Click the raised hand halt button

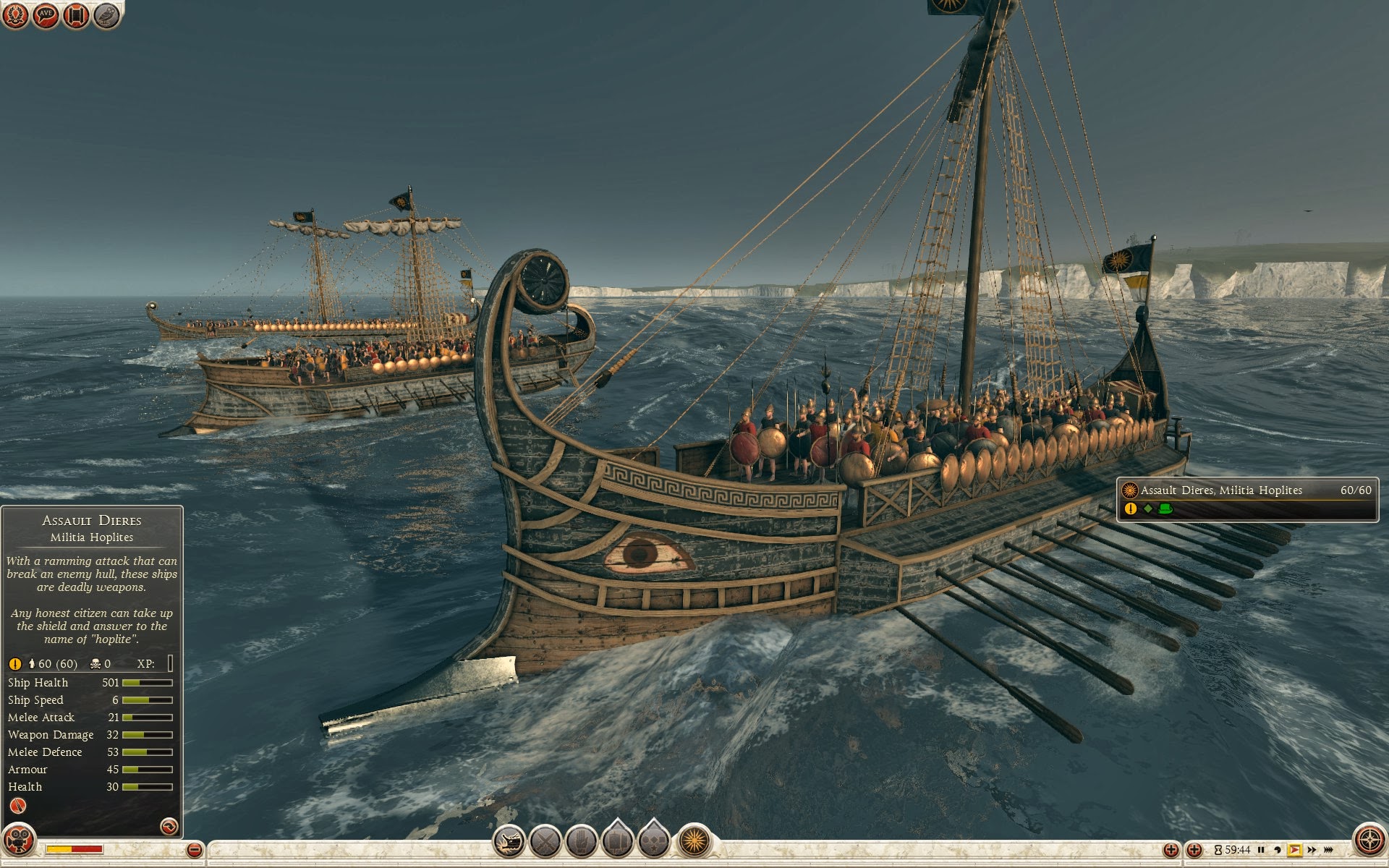click(x=581, y=842)
